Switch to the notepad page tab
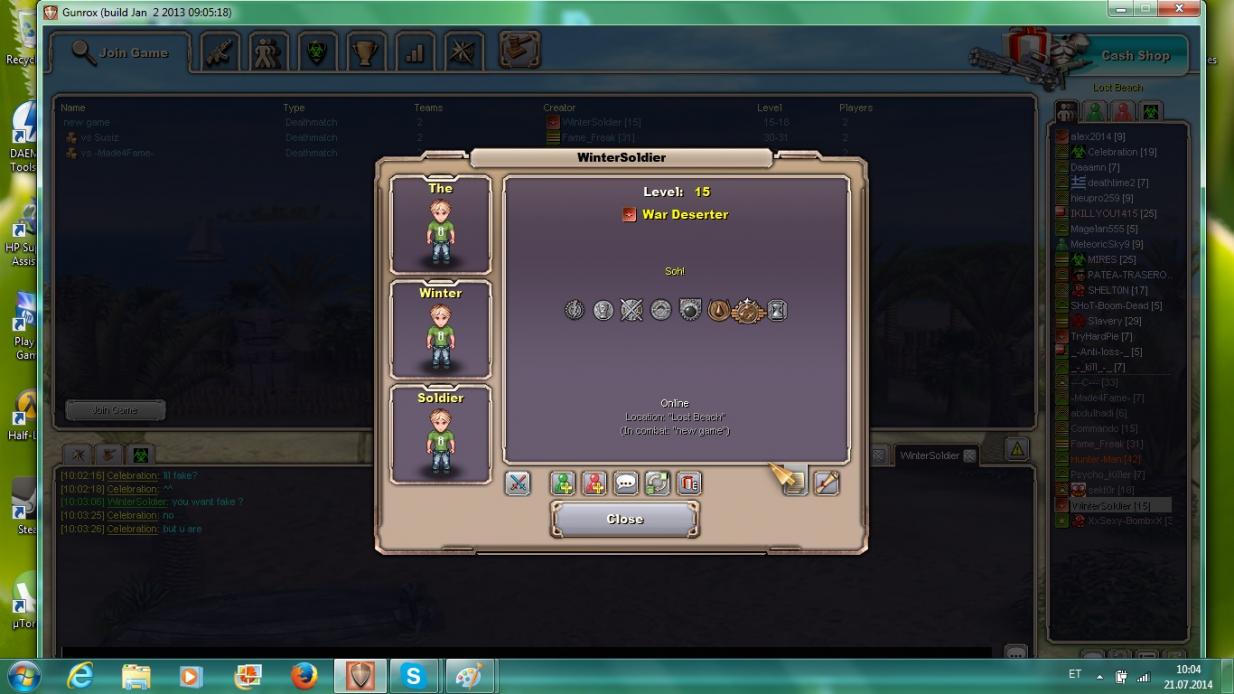 click(x=794, y=483)
